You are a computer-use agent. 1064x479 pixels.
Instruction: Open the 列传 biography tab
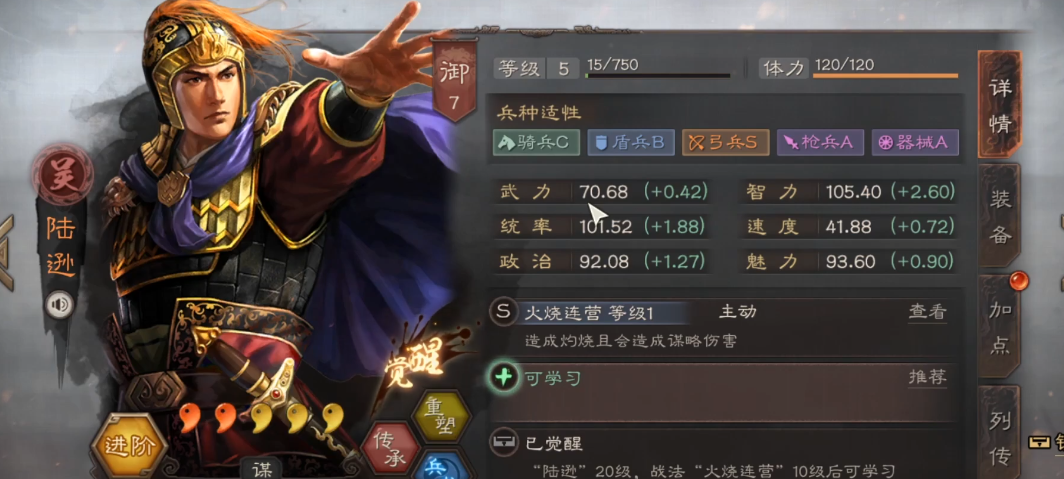[1000, 436]
